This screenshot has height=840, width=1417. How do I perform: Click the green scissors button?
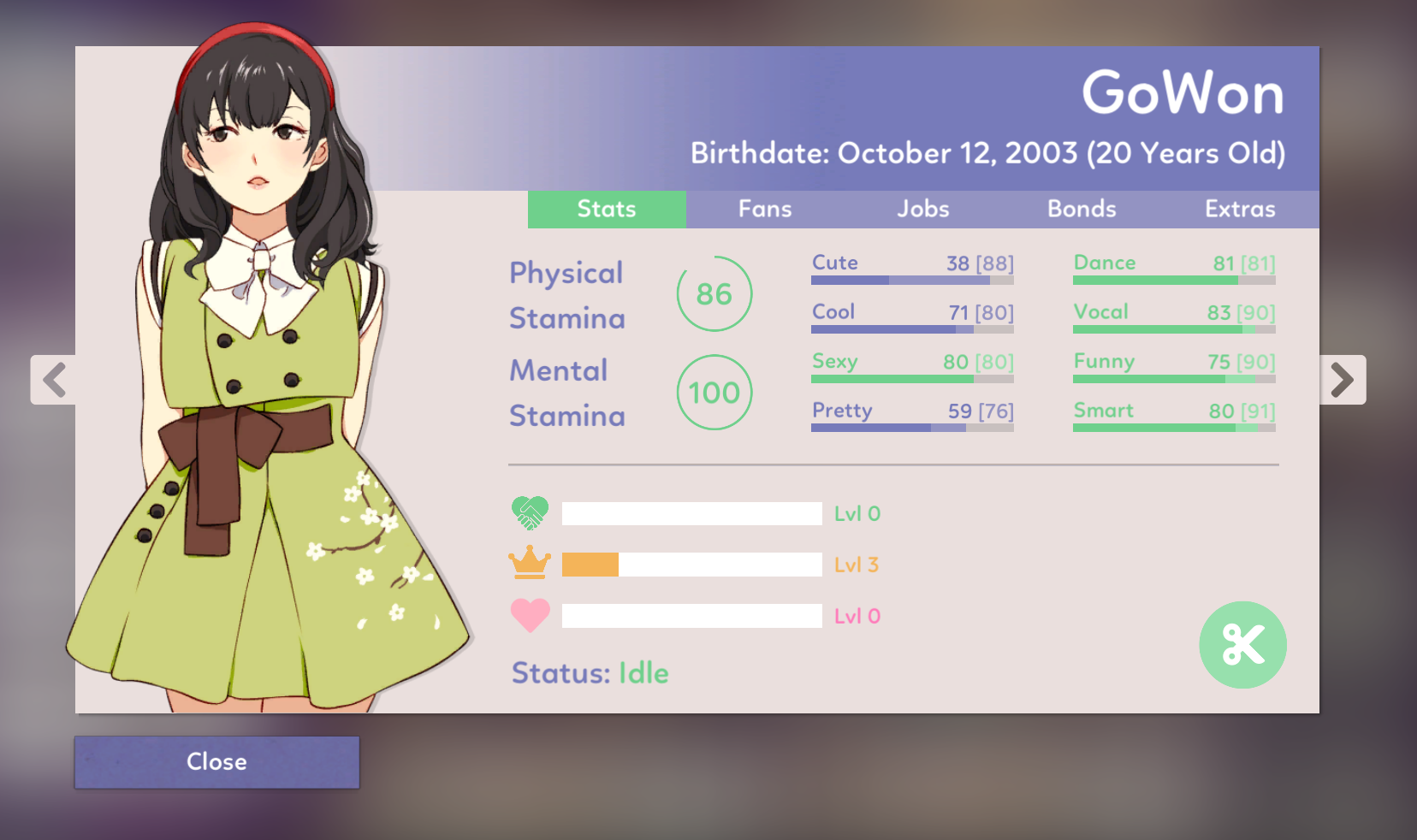pyautogui.click(x=1242, y=645)
